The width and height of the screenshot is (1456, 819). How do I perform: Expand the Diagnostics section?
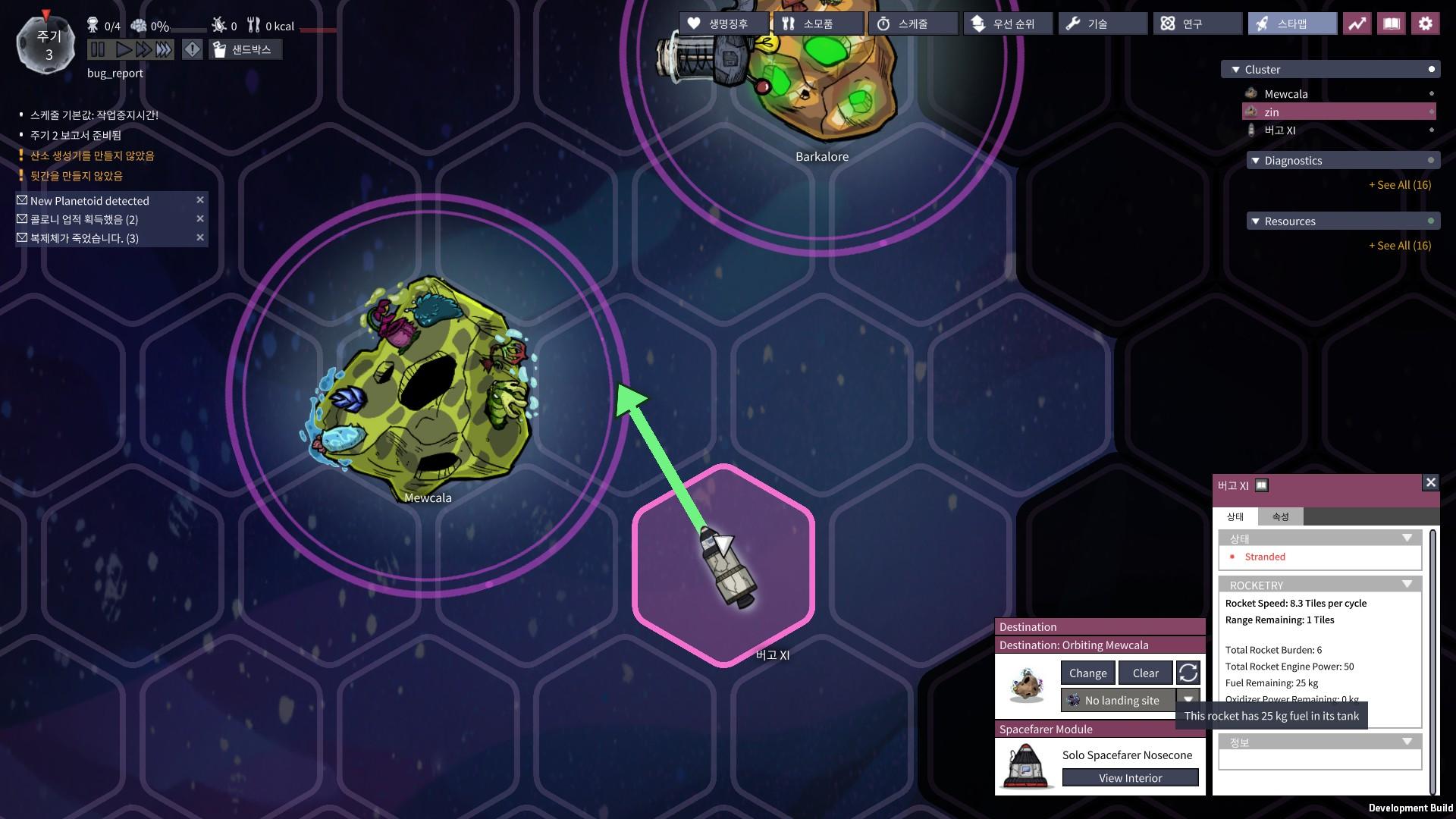(x=1257, y=160)
